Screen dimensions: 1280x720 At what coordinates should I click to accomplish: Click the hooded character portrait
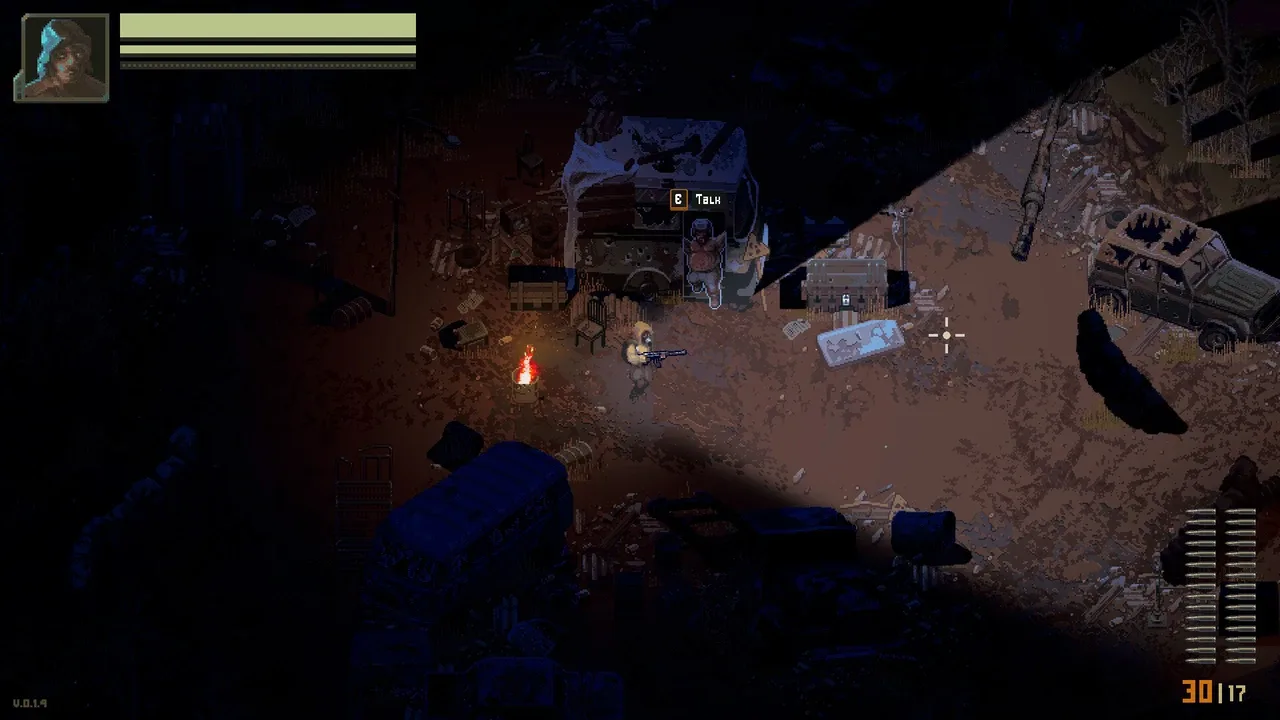[62, 58]
